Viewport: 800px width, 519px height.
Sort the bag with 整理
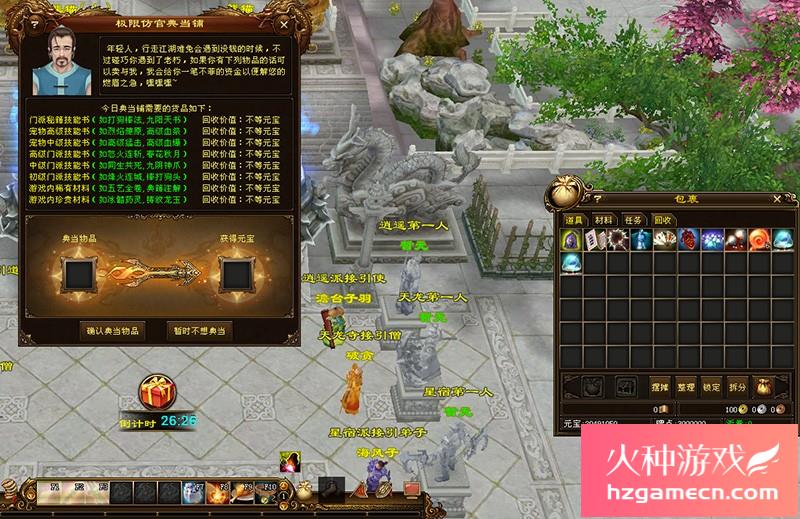coord(685,386)
